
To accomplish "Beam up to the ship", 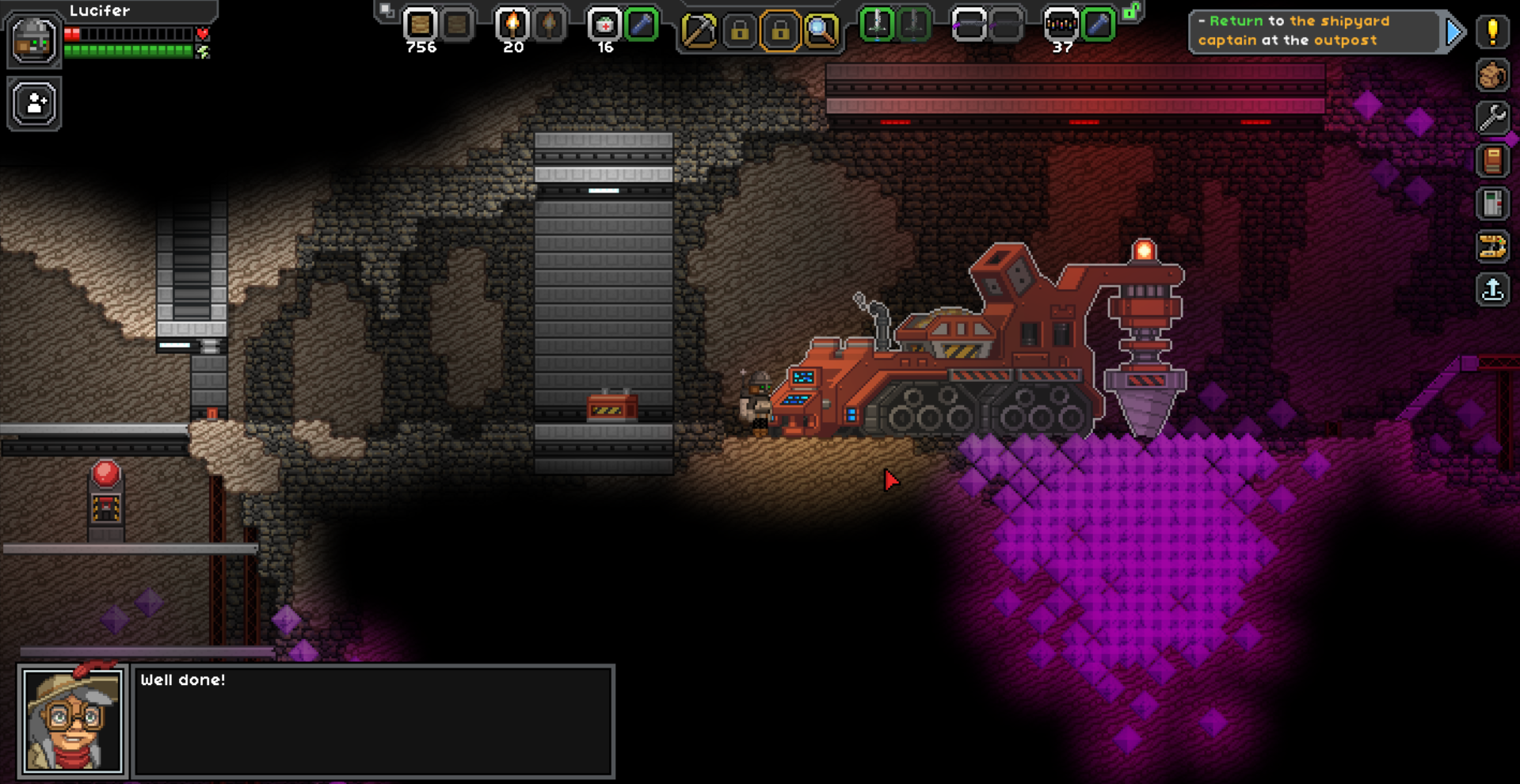I will point(1492,289).
